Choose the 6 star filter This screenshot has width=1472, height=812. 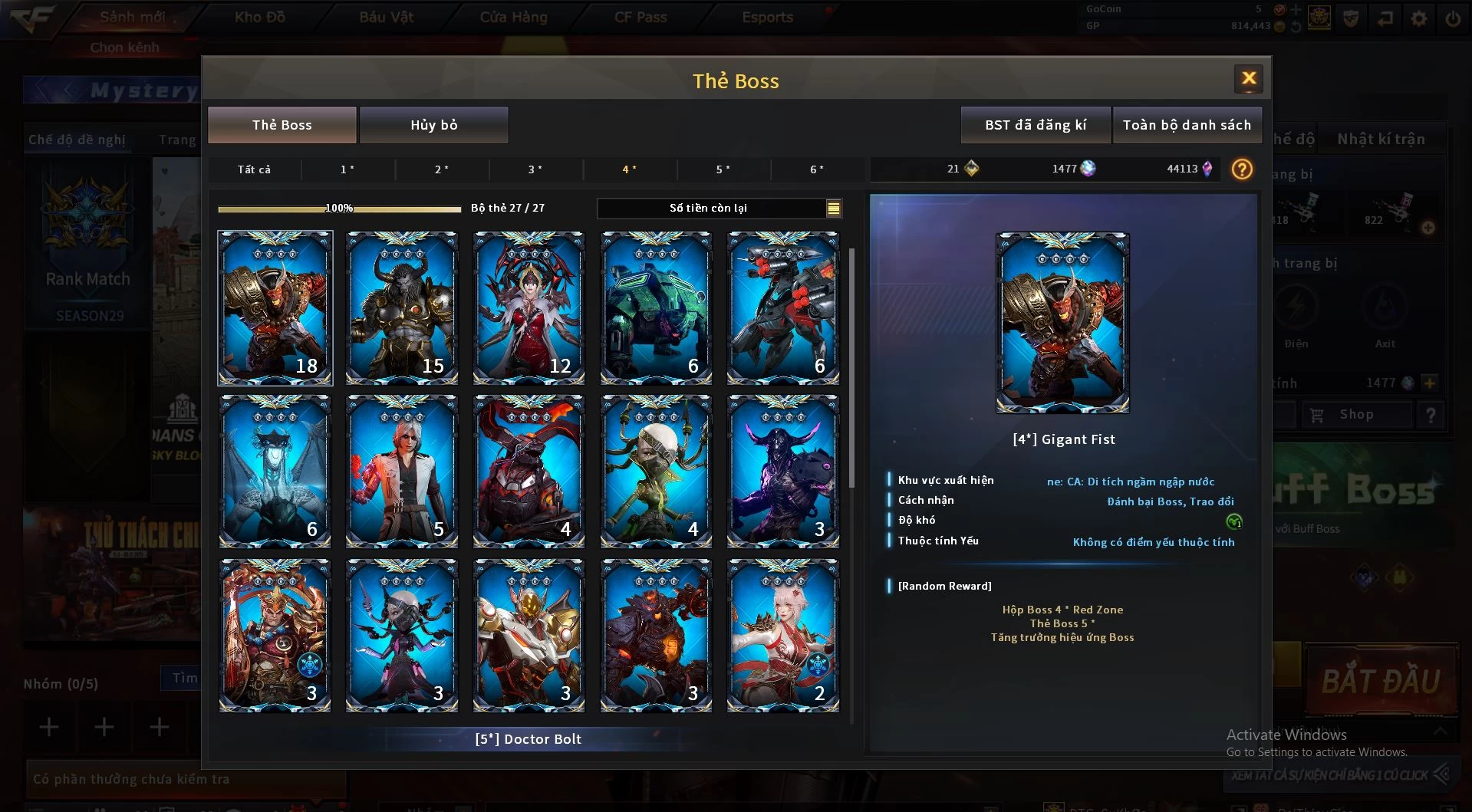click(817, 169)
